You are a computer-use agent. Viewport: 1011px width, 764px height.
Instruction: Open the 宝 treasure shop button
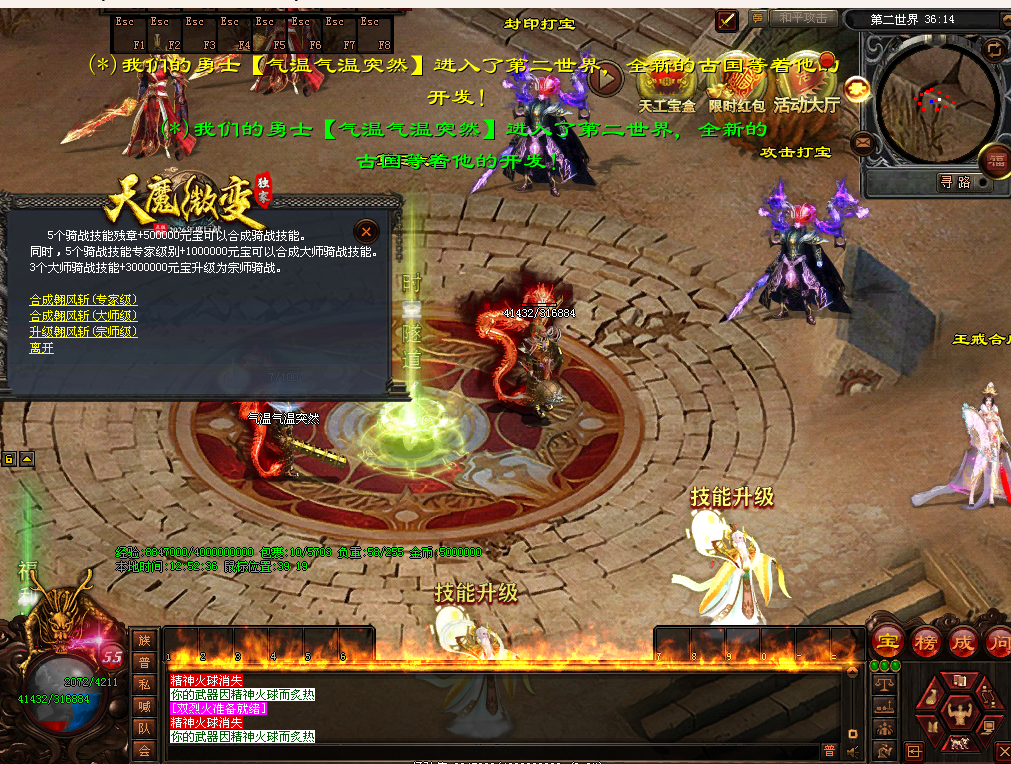[887, 641]
